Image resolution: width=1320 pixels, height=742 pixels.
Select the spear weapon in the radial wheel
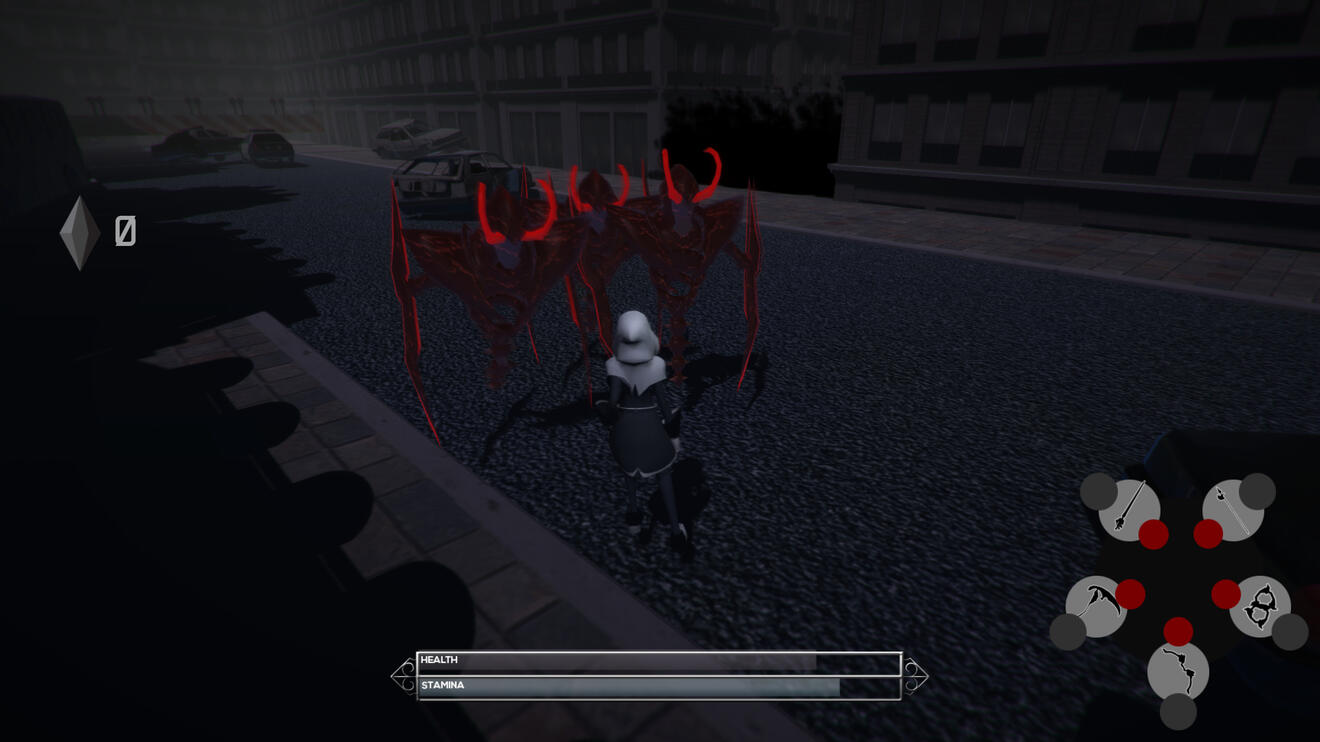pyautogui.click(x=1127, y=509)
